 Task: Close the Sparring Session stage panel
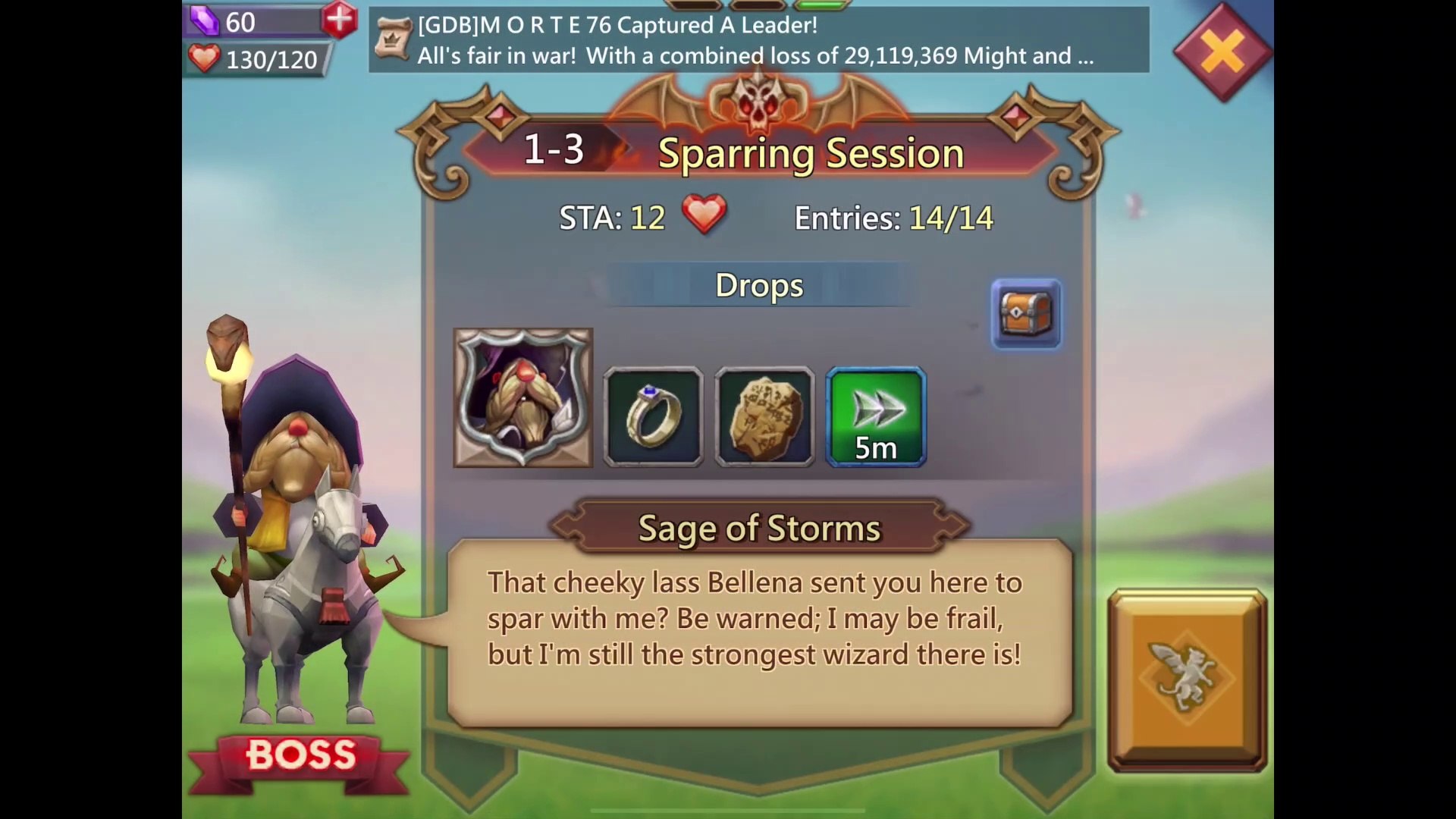pos(1222,52)
